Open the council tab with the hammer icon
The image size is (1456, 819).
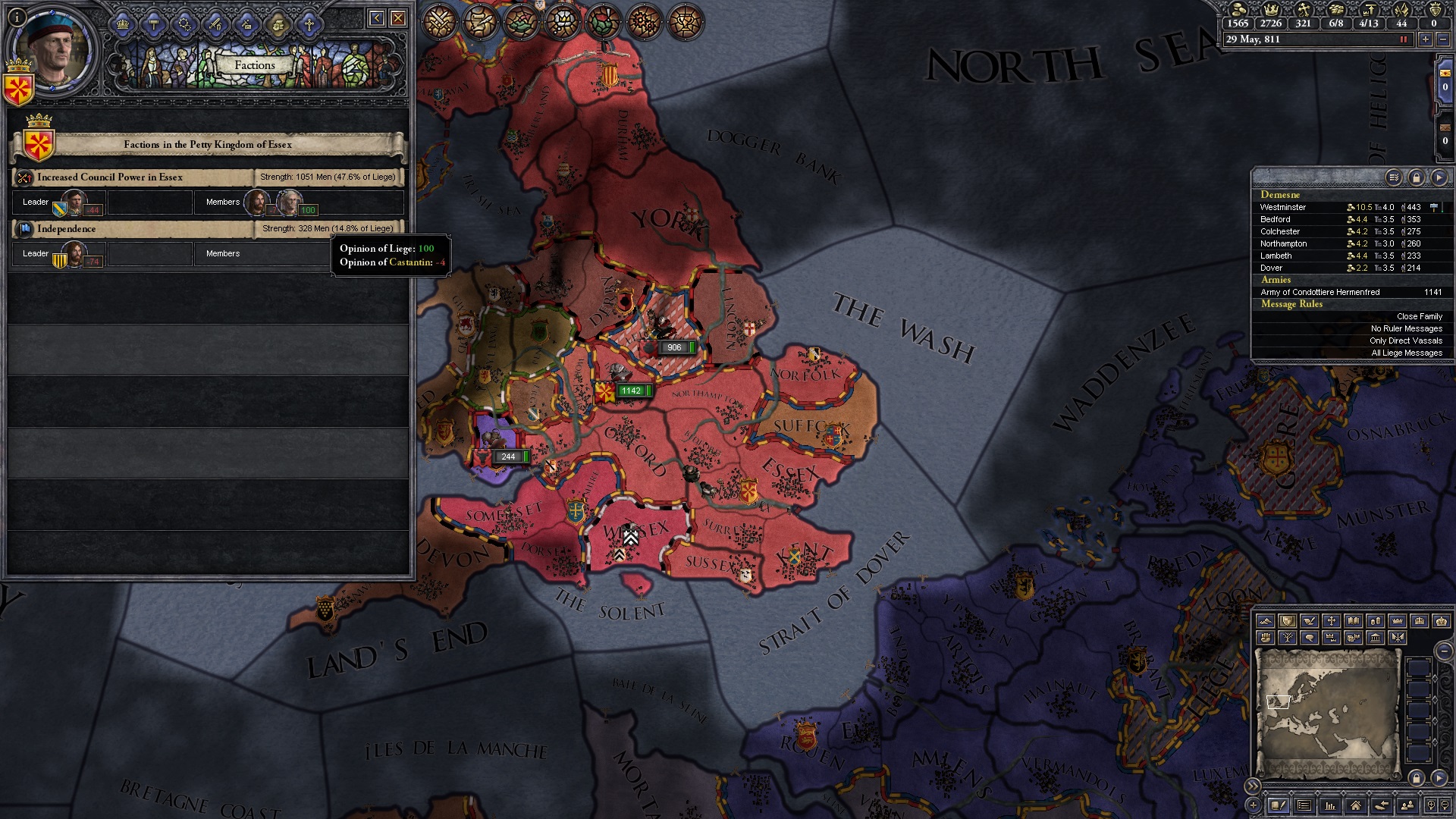[154, 25]
